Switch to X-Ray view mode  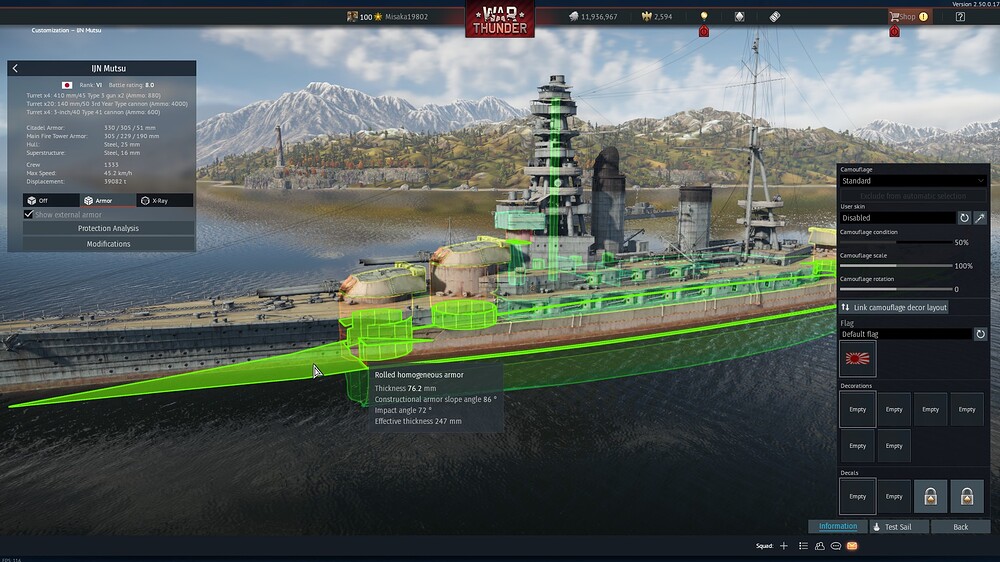click(x=164, y=200)
